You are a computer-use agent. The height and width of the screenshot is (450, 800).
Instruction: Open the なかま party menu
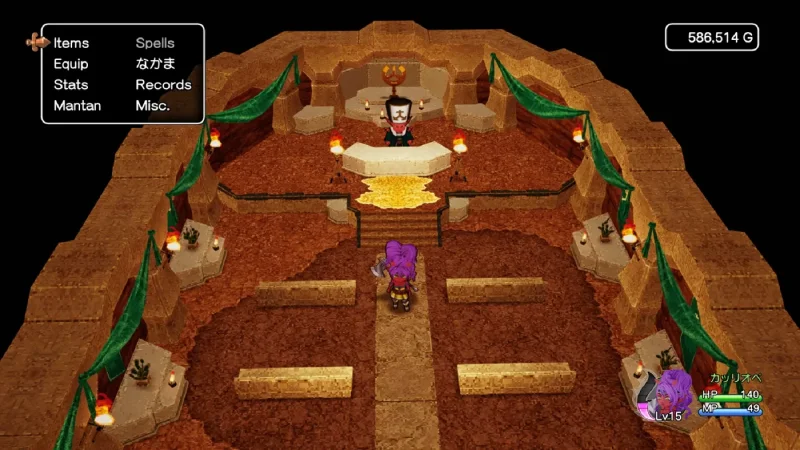tap(155, 64)
